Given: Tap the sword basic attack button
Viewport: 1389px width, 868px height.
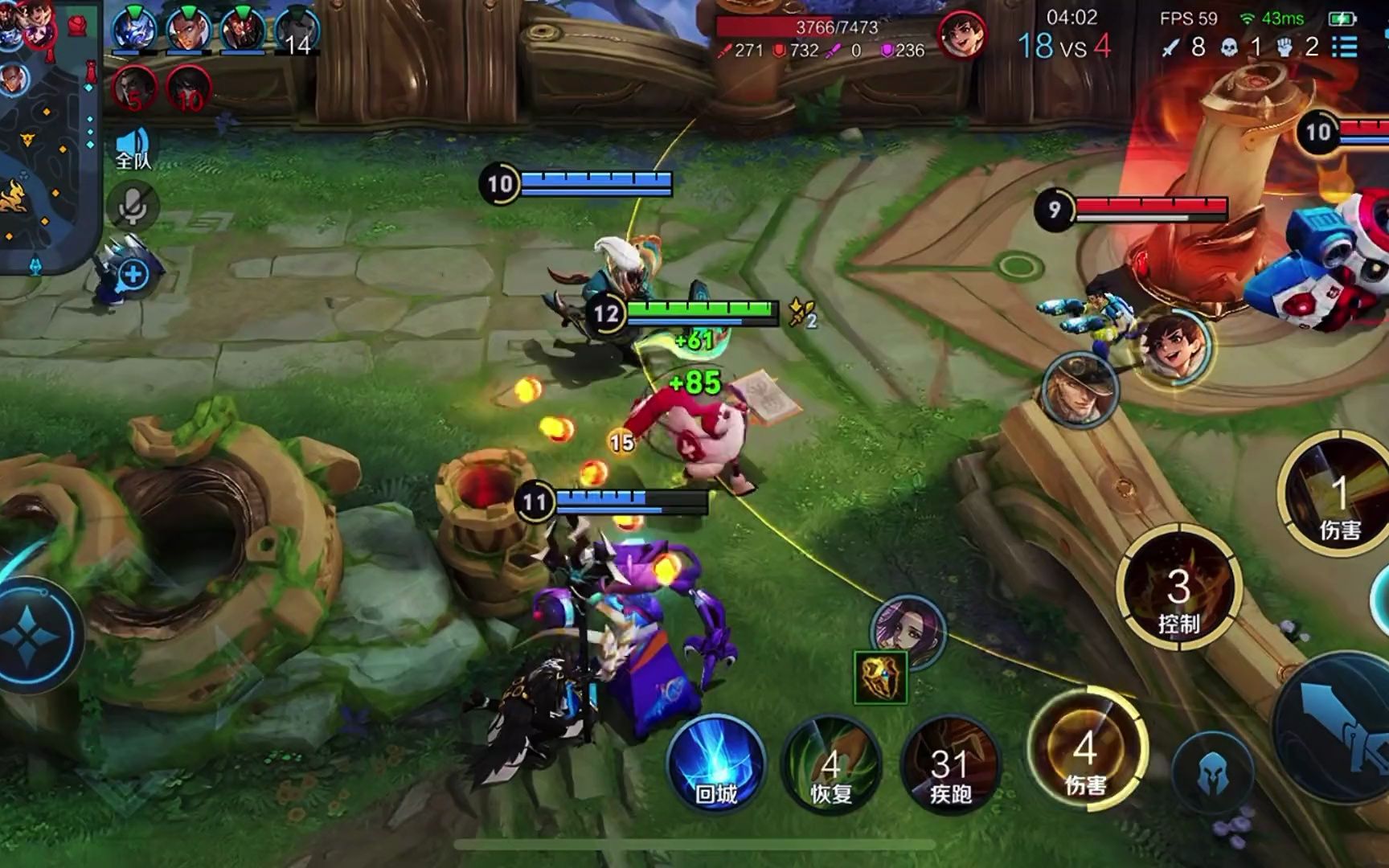Looking at the screenshot, I should (1338, 727).
